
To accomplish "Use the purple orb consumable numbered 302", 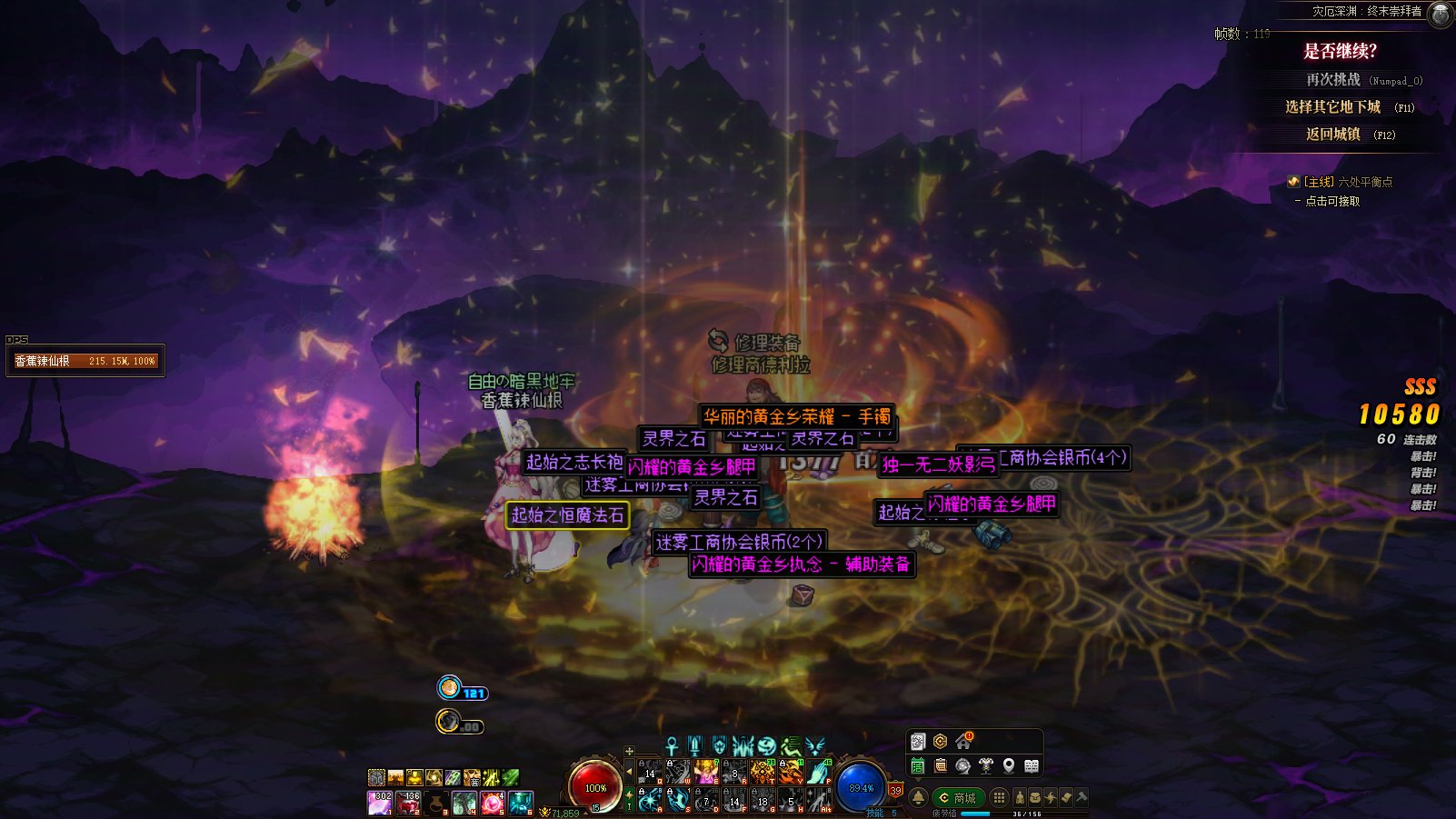I will point(379,803).
